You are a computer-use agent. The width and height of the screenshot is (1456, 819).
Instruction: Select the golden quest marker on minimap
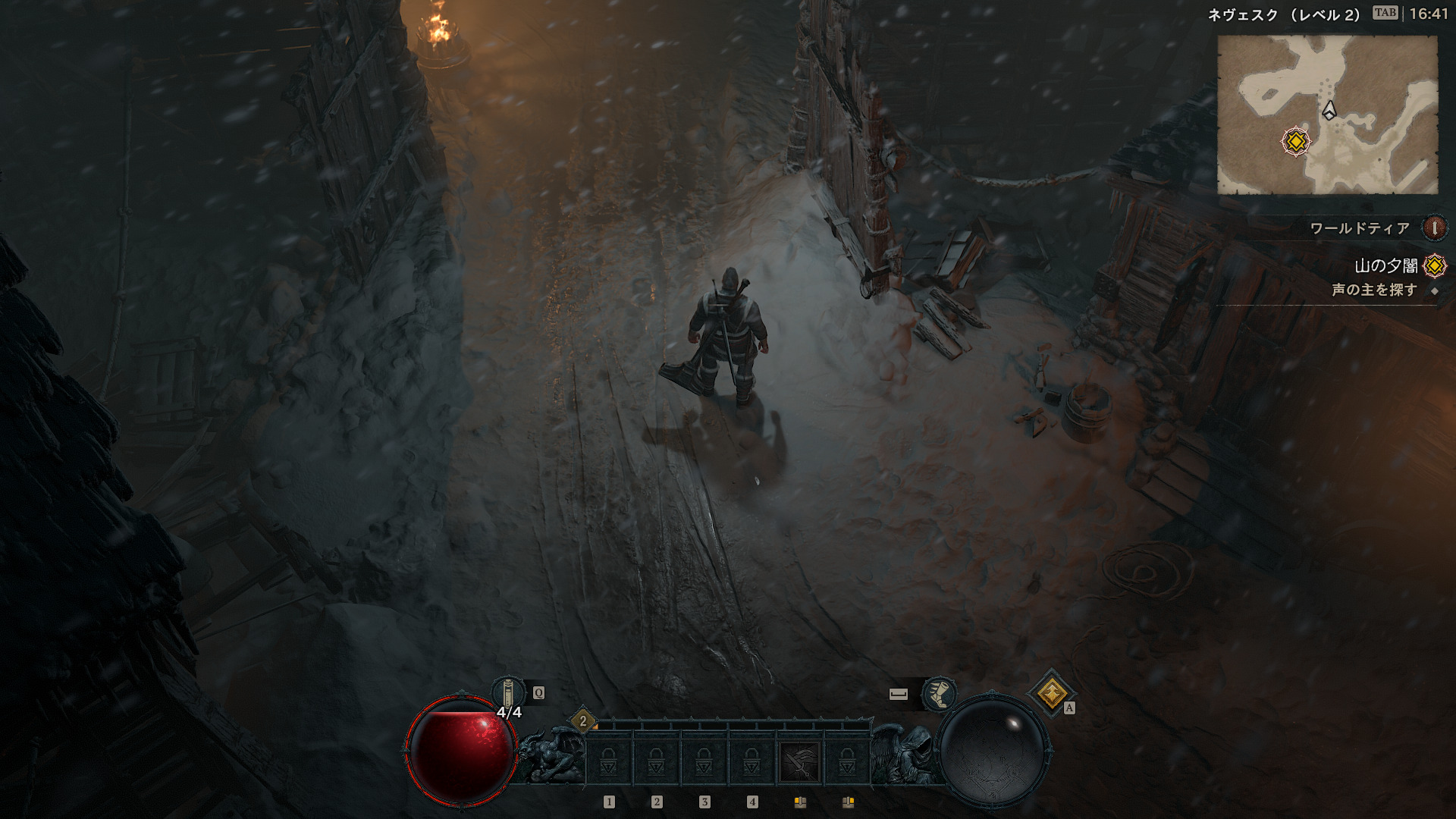(x=1296, y=142)
